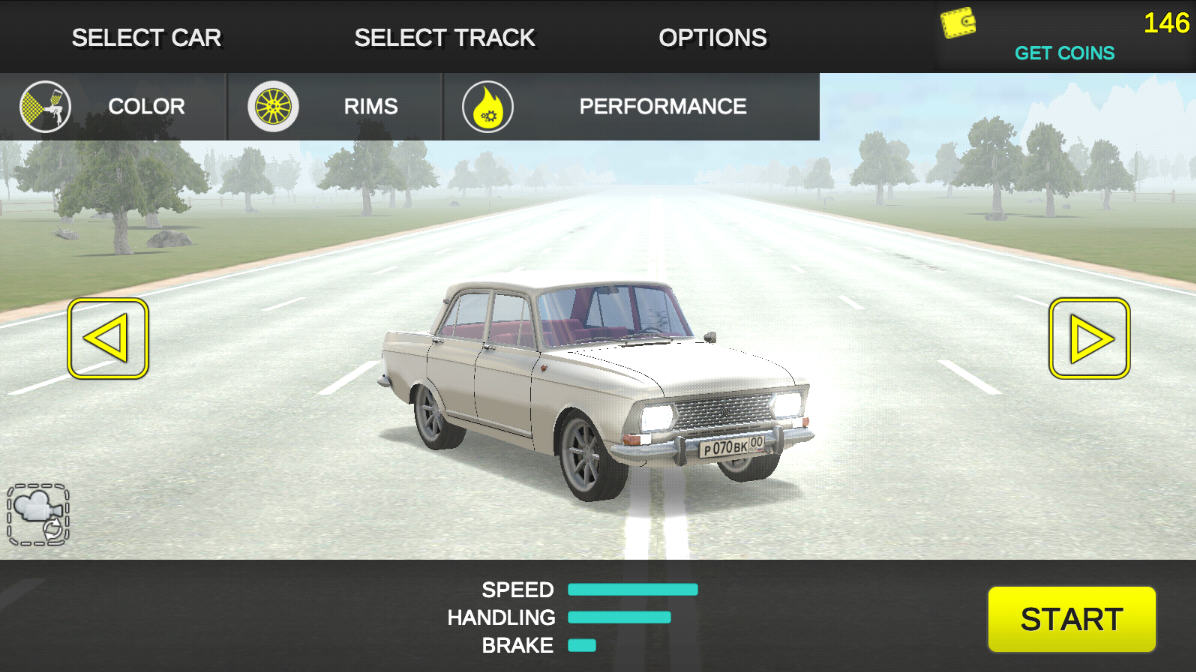1196x672 pixels.
Task: Switch to the Rims customization tab
Action: [335, 106]
